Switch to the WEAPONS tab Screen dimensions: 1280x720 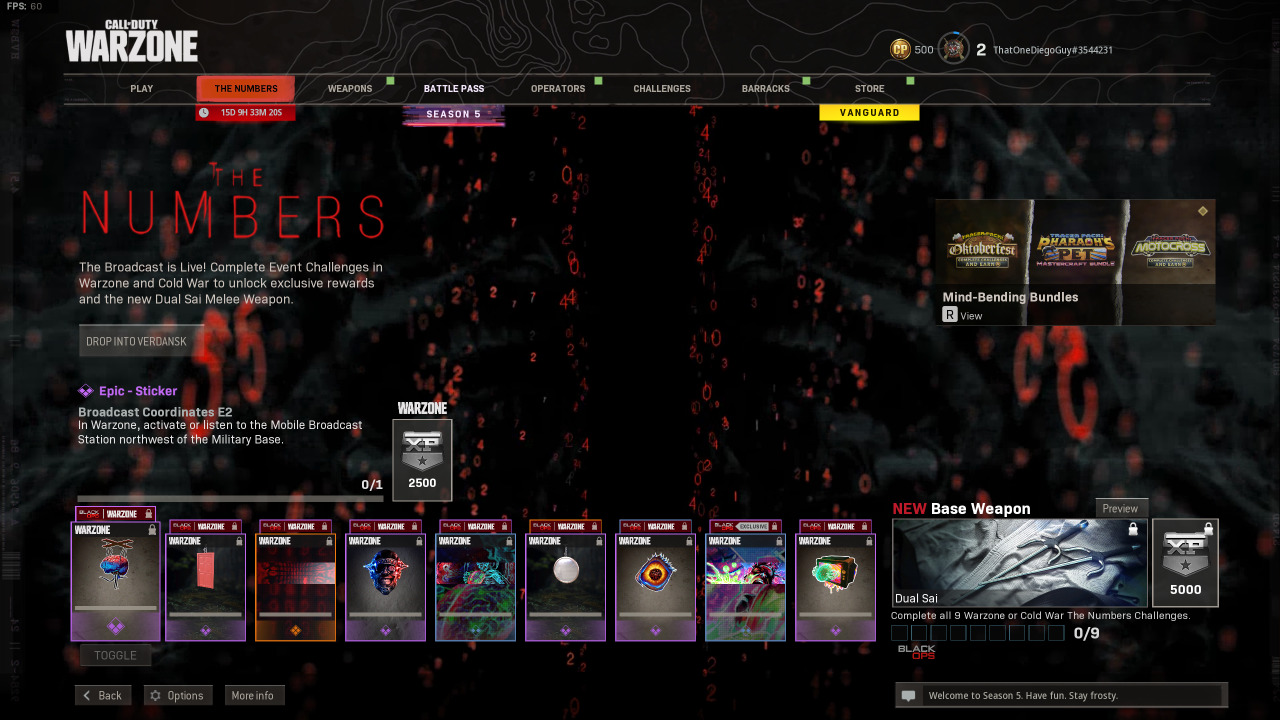(350, 88)
